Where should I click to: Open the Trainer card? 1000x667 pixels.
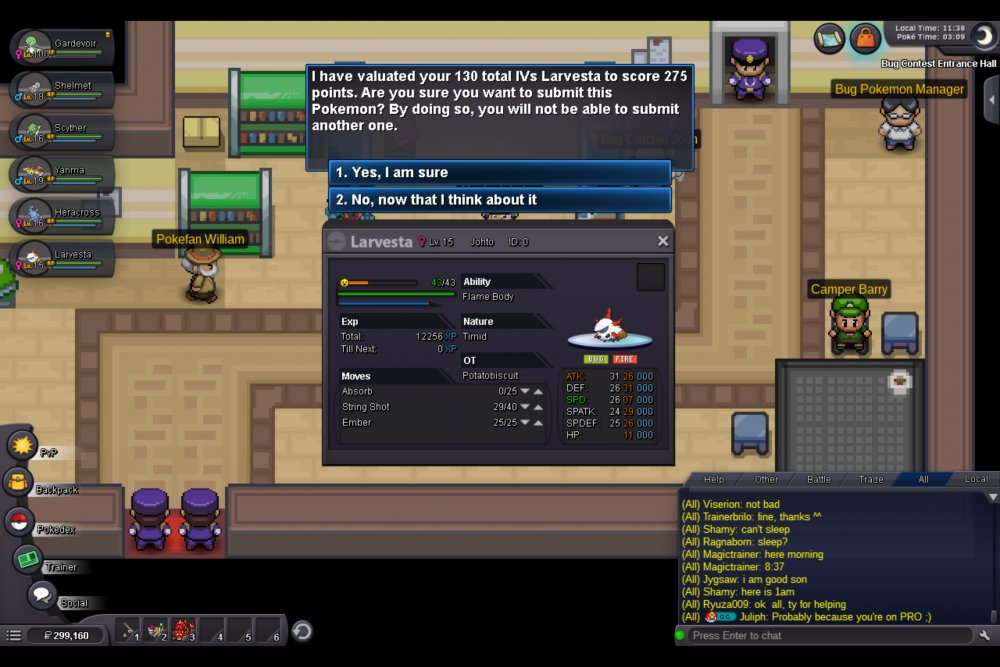pos(27,560)
